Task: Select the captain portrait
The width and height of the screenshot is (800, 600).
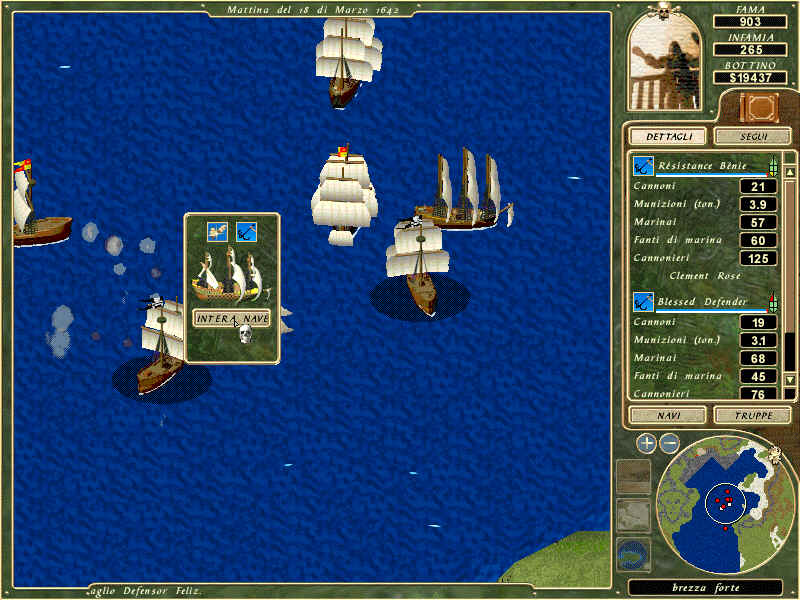Action: click(669, 62)
